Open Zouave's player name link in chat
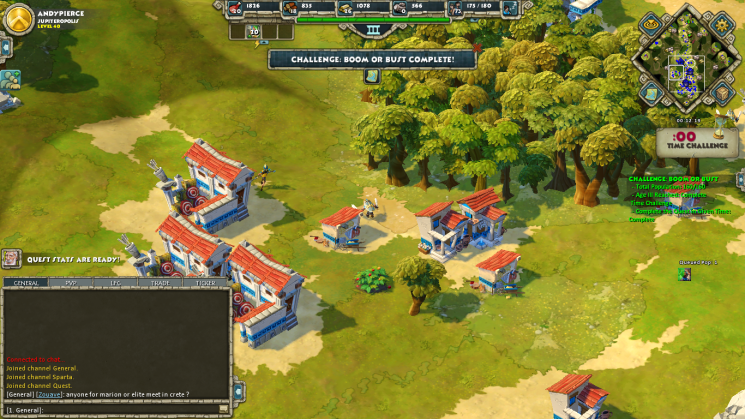745x419 pixels. [49, 394]
